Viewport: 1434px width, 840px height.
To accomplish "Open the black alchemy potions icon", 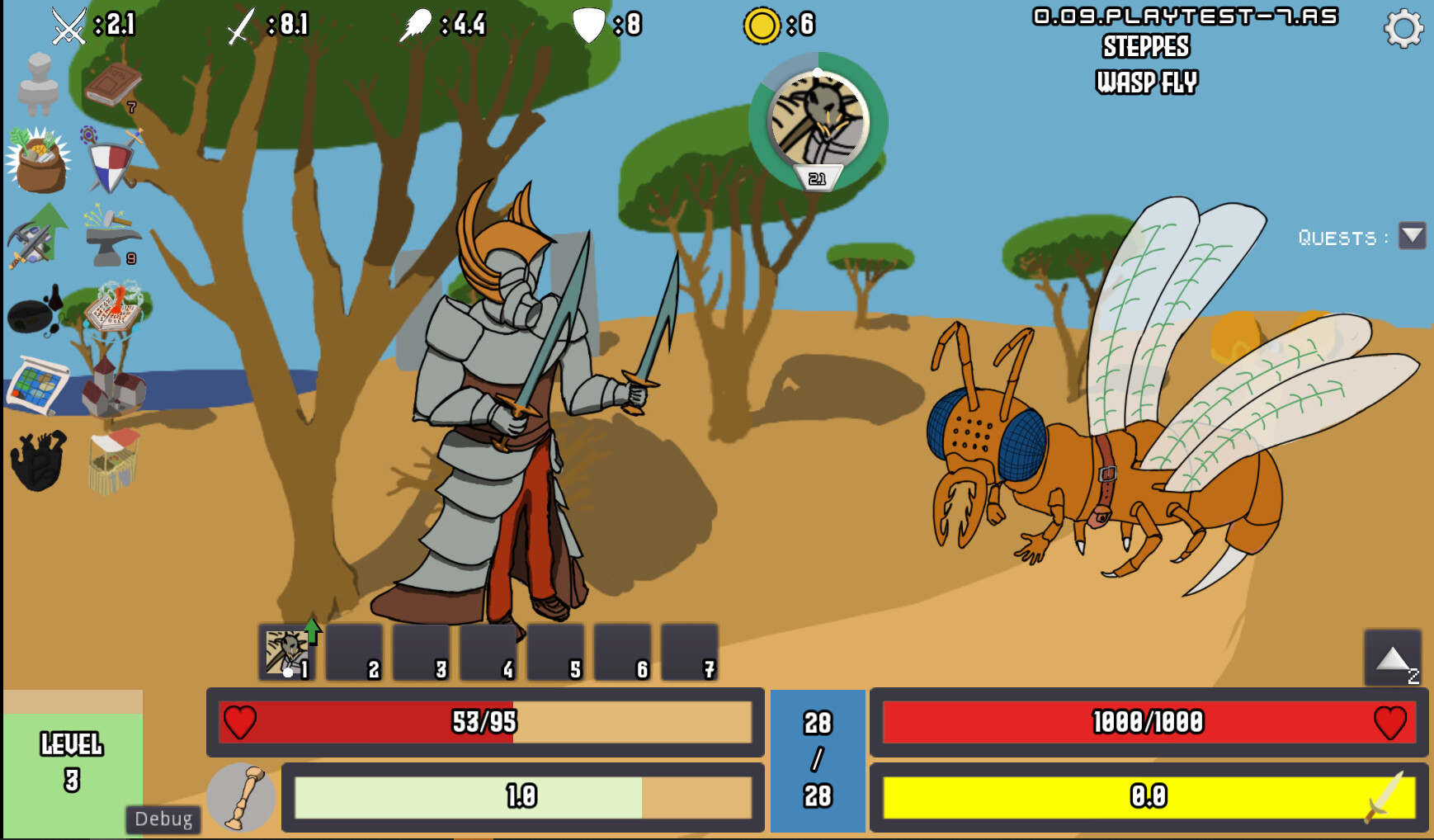I will click(x=35, y=314).
